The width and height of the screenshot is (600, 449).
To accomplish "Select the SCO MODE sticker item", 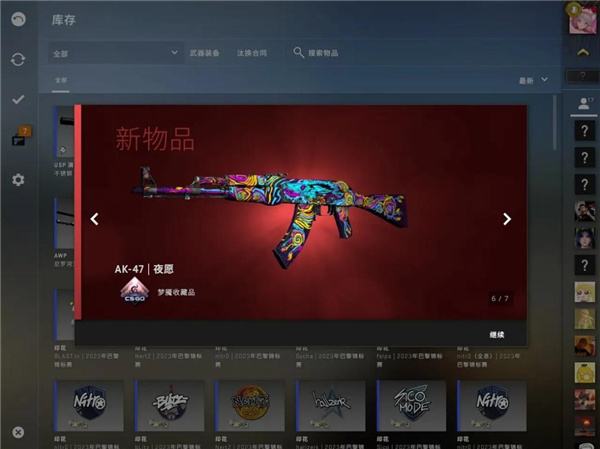I will pyautogui.click(x=413, y=404).
